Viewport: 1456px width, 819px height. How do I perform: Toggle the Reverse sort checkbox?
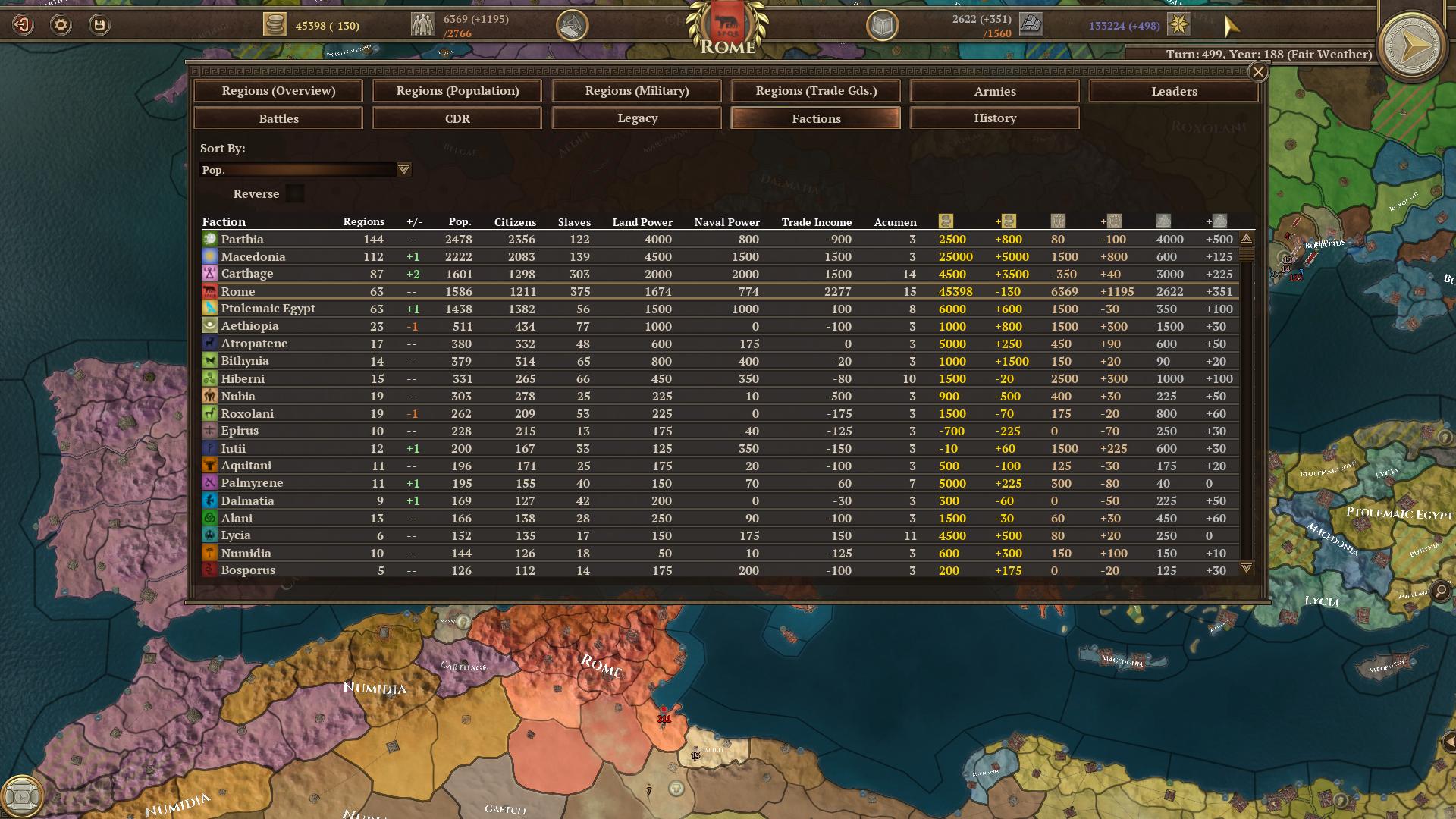(x=295, y=194)
